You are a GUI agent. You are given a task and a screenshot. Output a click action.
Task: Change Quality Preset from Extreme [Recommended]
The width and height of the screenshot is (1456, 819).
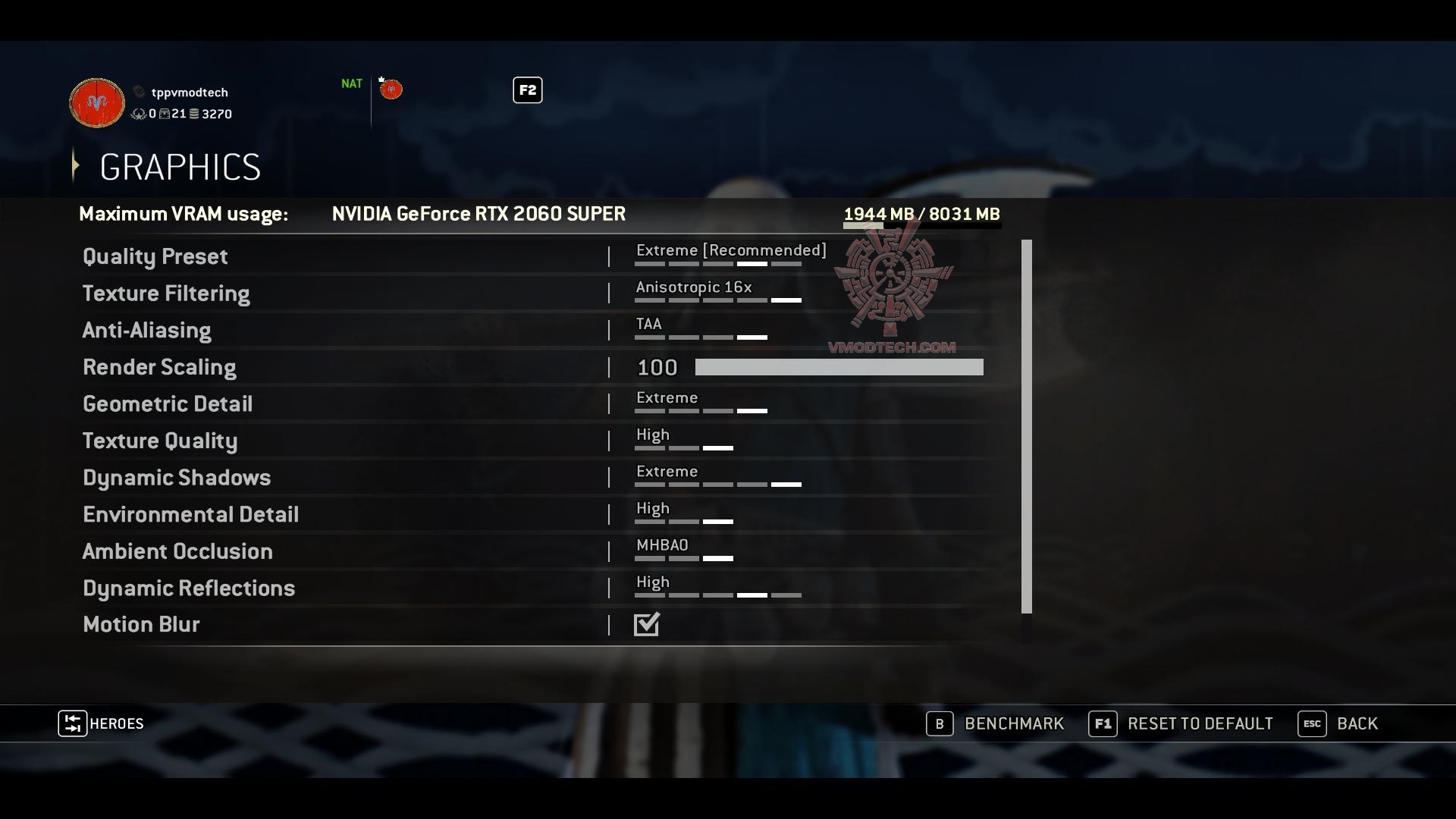pyautogui.click(x=730, y=250)
